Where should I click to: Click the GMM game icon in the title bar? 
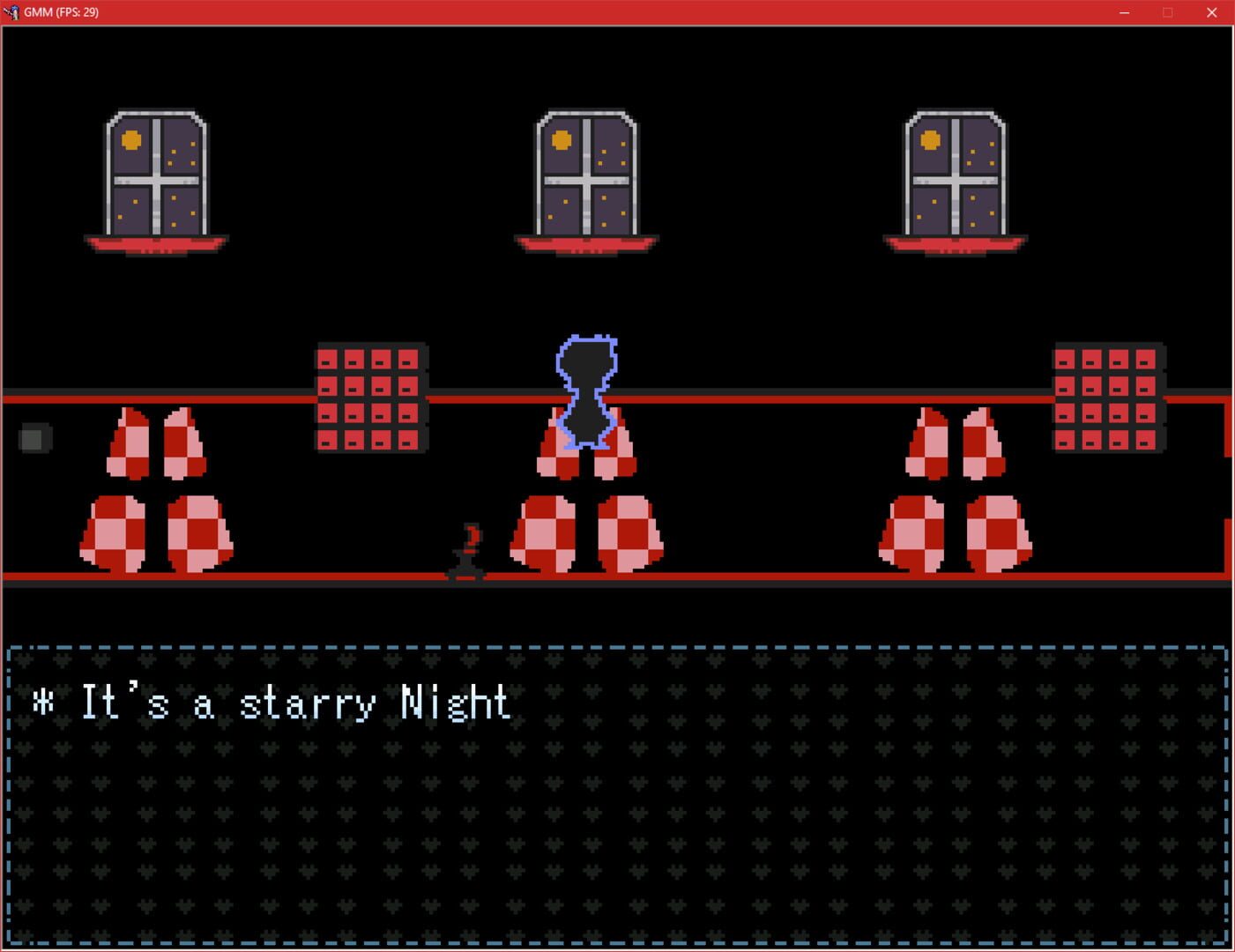[x=12, y=12]
